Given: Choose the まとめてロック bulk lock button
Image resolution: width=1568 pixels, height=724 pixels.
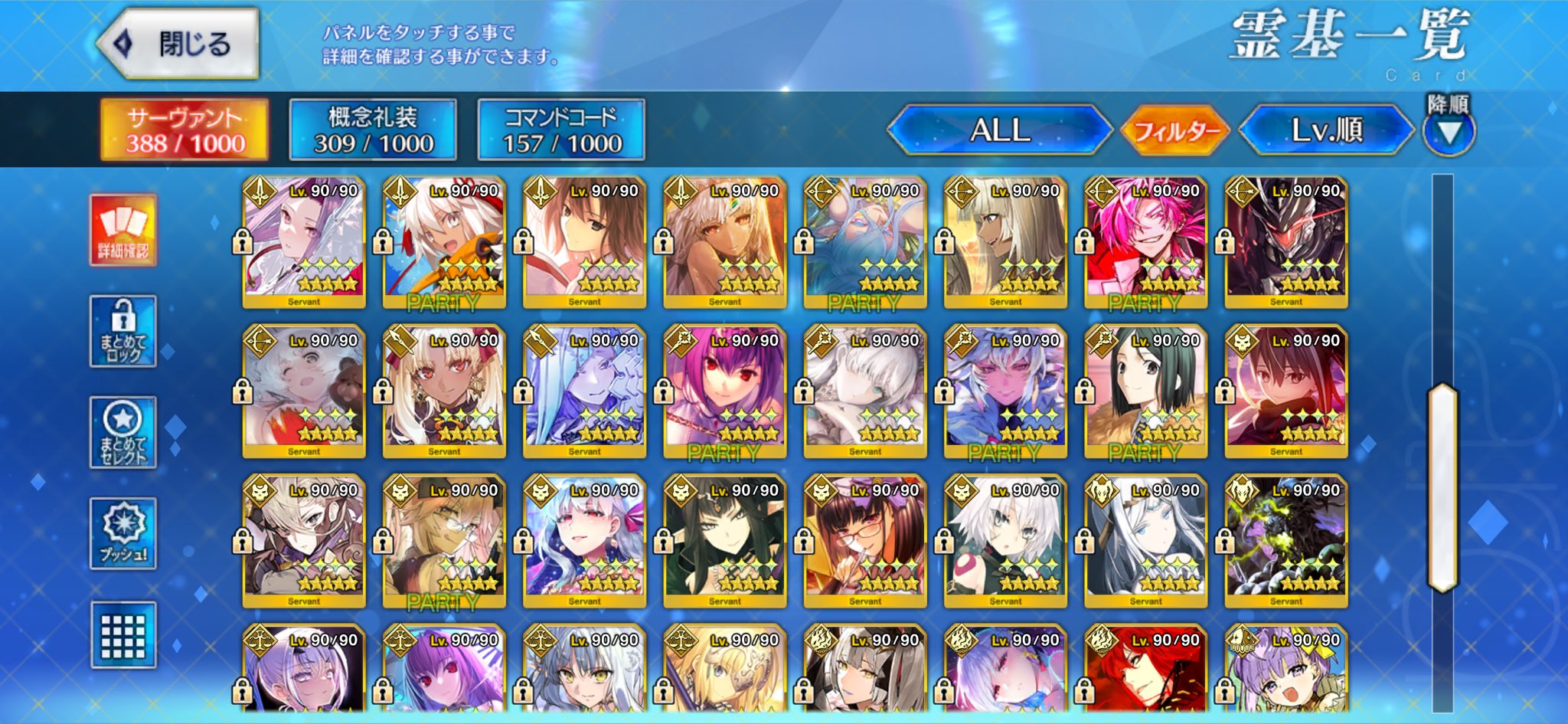Looking at the screenshot, I should click(123, 331).
